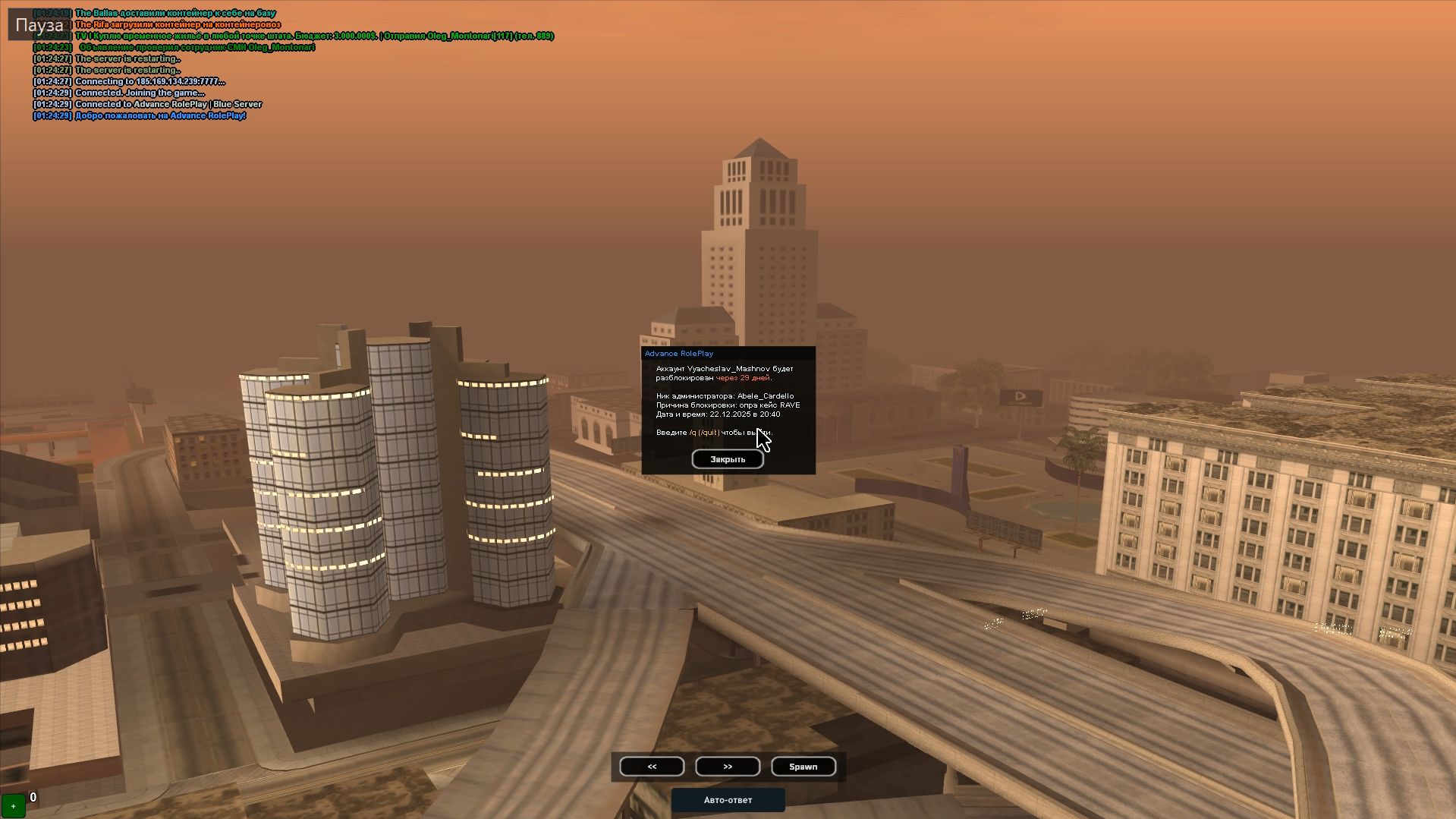Viewport: 1456px width, 819px height.
Task: Close the Advance RolePlay ban dialog
Action: point(727,459)
